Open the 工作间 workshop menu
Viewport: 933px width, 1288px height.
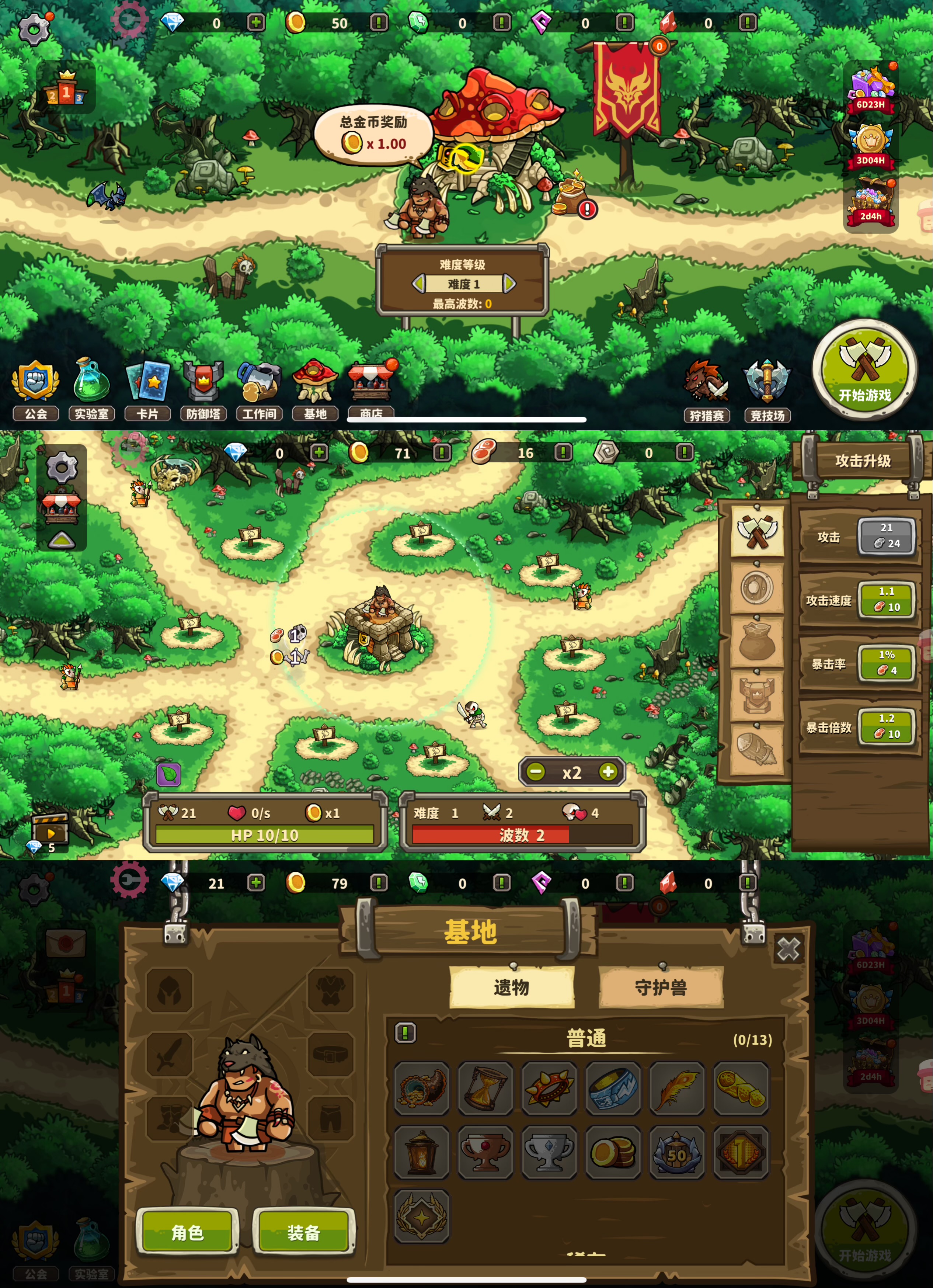click(259, 388)
